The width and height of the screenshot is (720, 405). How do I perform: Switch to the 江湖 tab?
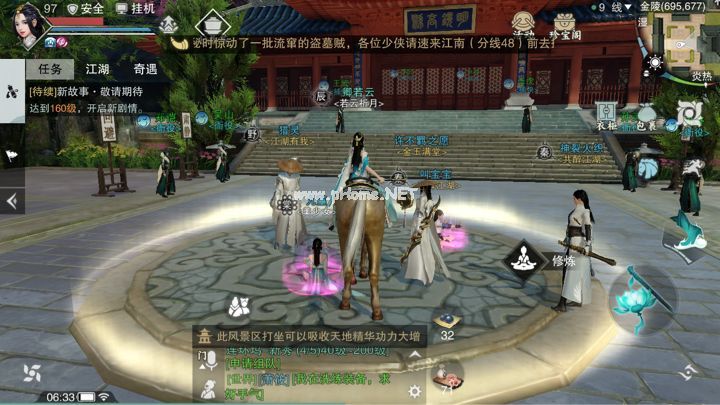97,69
